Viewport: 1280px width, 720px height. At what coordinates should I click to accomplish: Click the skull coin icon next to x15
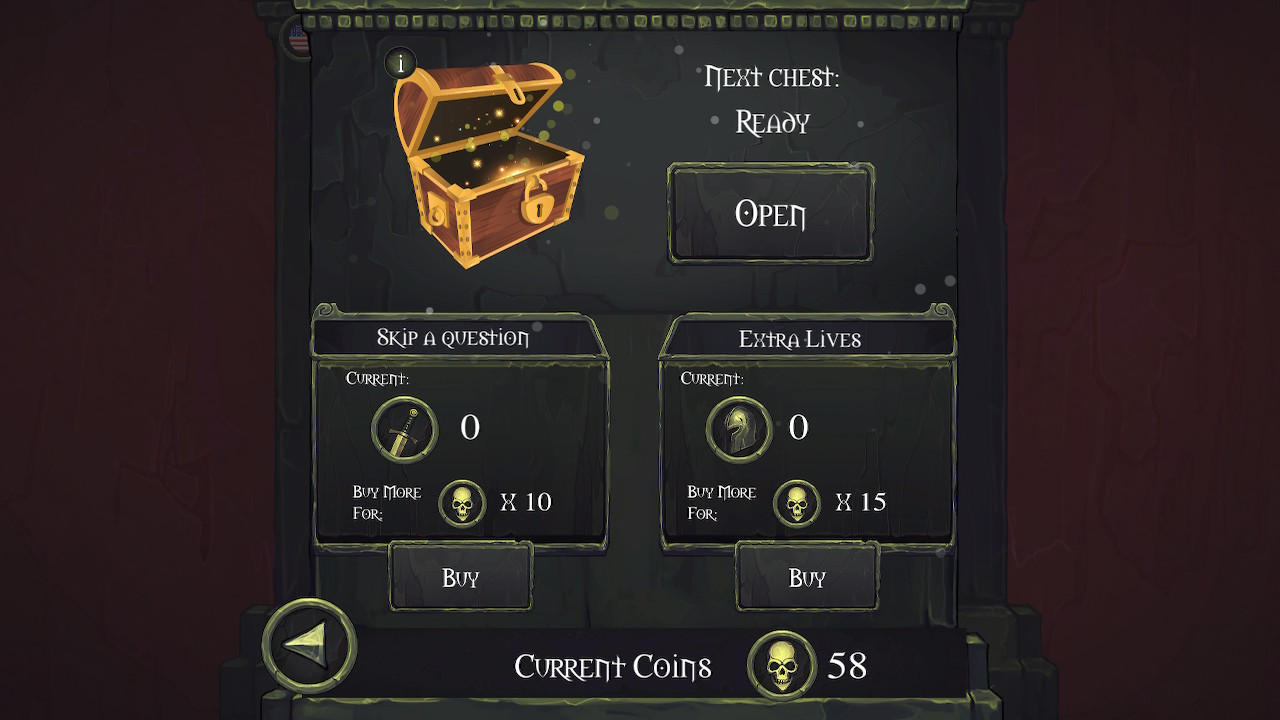[x=798, y=502]
